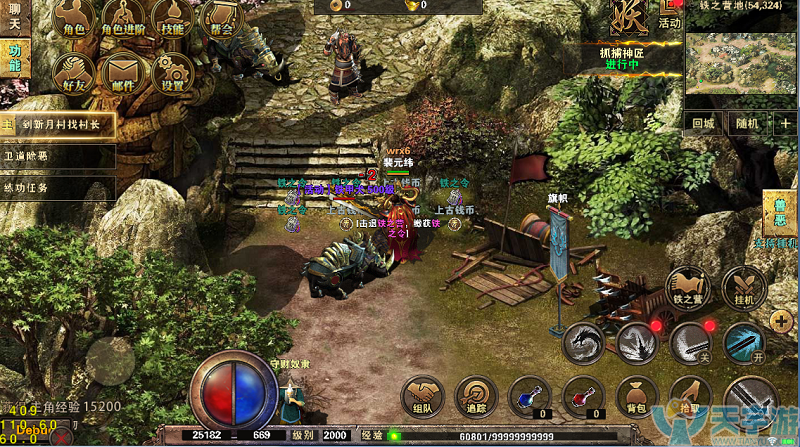
Task: Click the 随机 random teleport button
Action: coord(747,124)
